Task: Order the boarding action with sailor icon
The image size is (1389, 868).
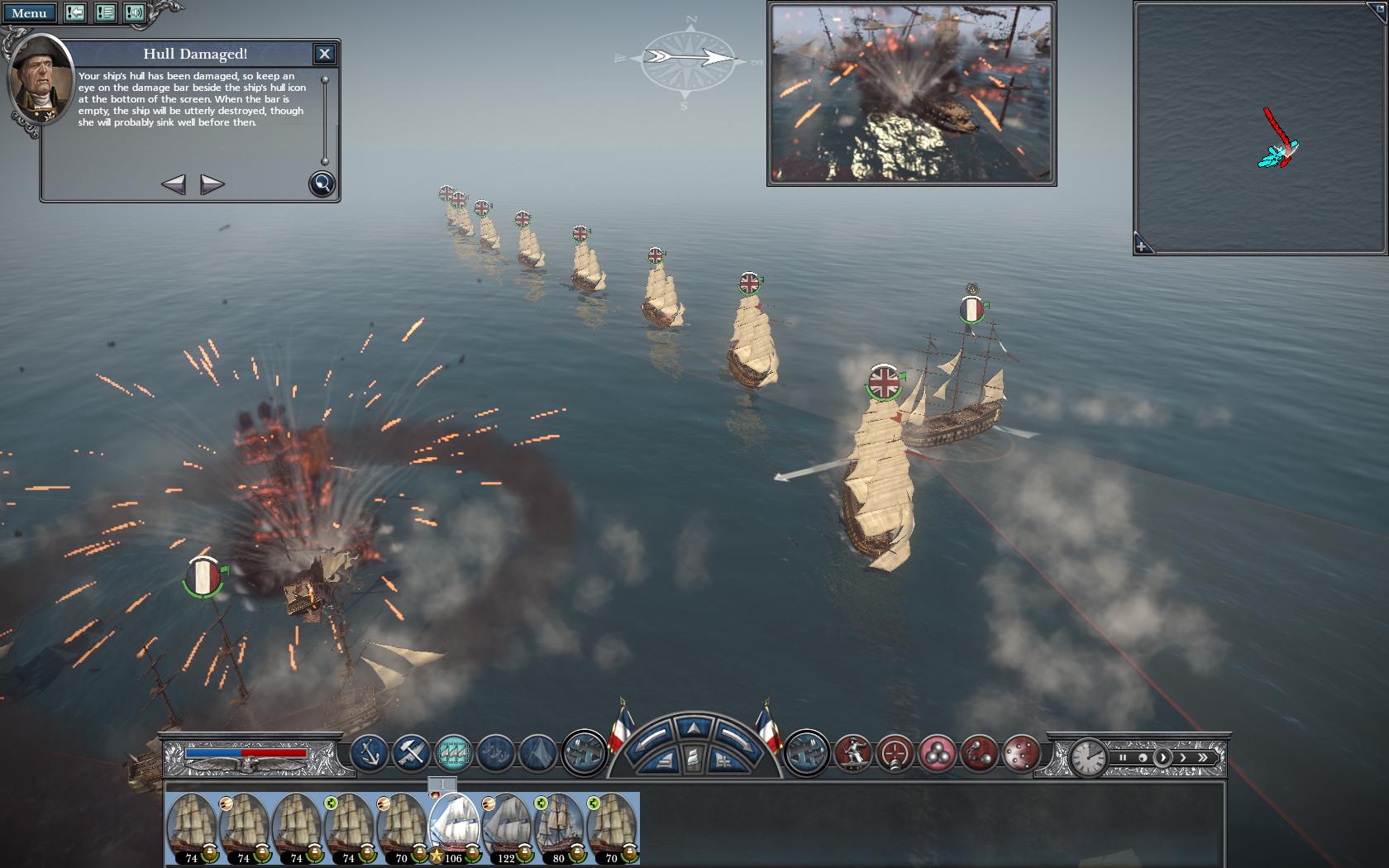Action: pyautogui.click(x=852, y=753)
